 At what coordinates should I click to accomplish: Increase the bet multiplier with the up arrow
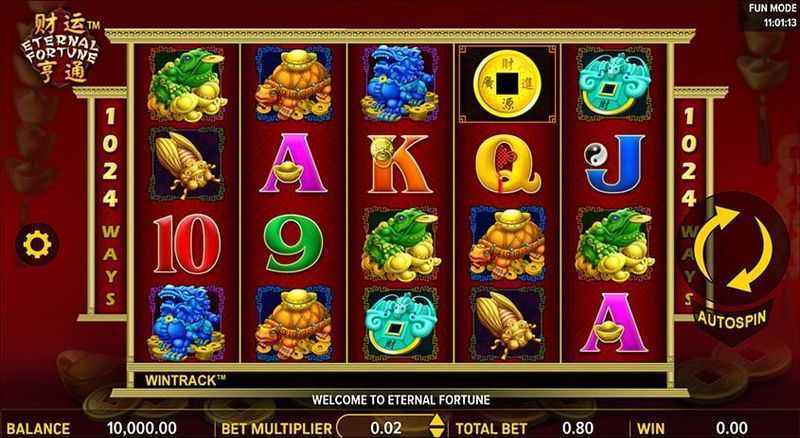434,421
